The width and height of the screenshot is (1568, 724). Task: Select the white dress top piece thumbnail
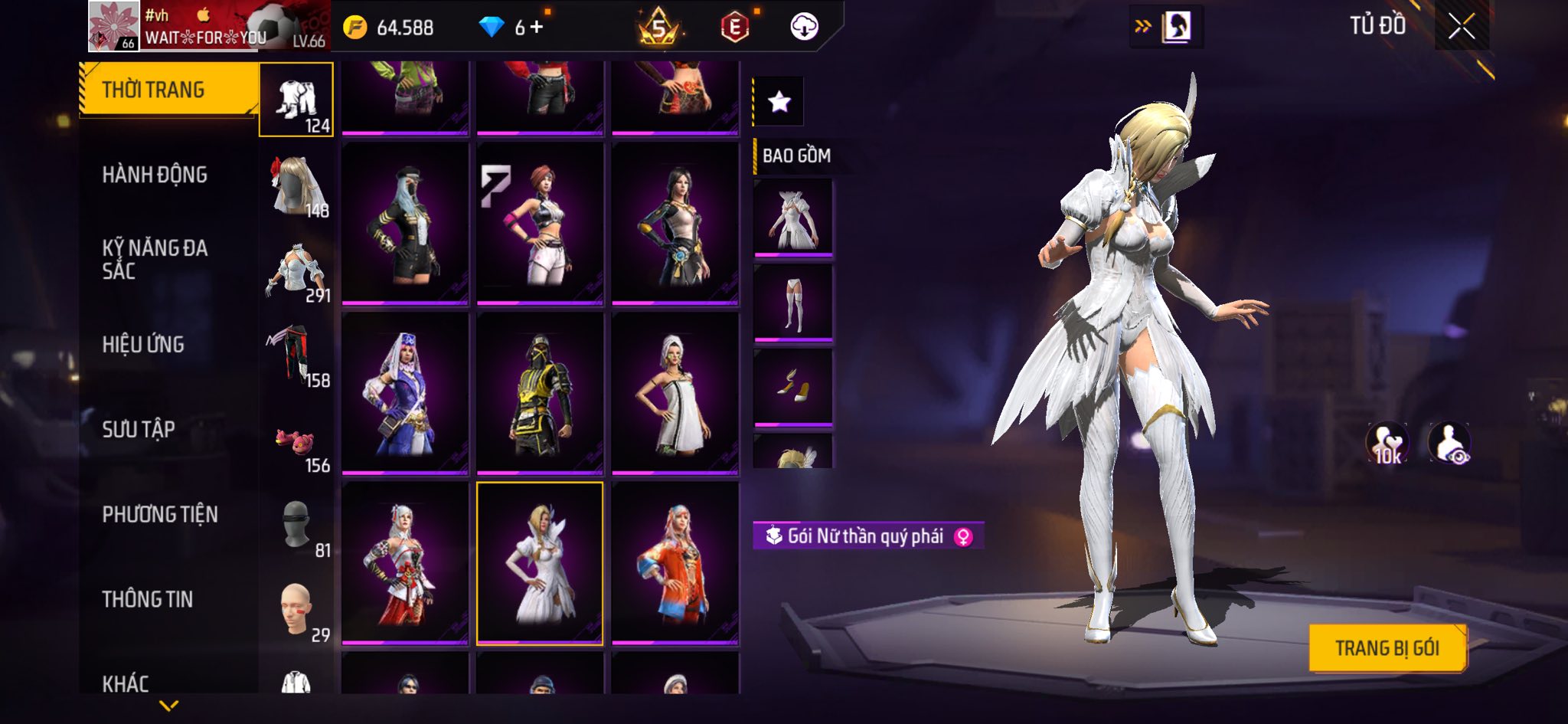coord(793,218)
